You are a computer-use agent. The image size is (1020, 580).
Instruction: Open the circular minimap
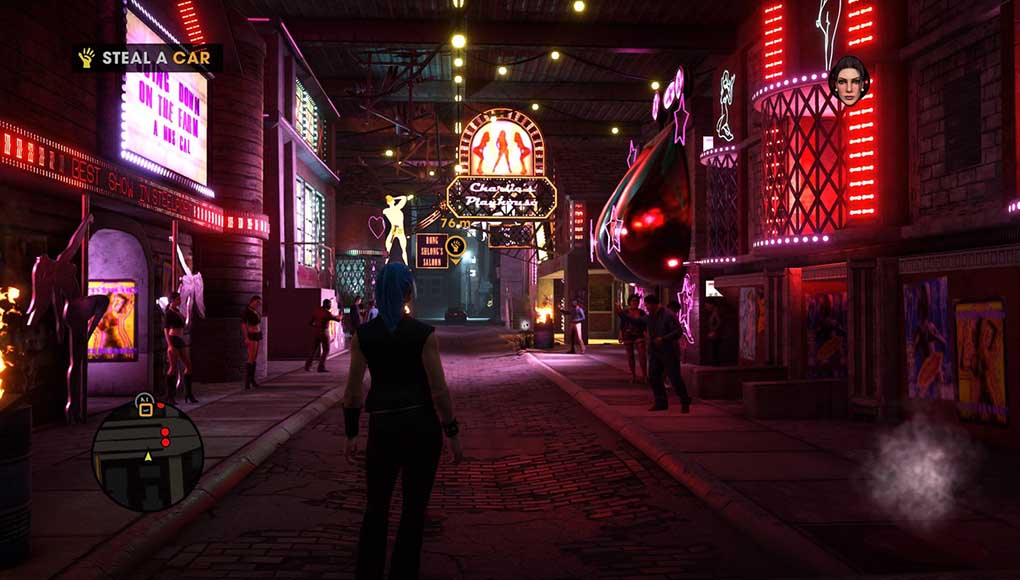coord(147,456)
